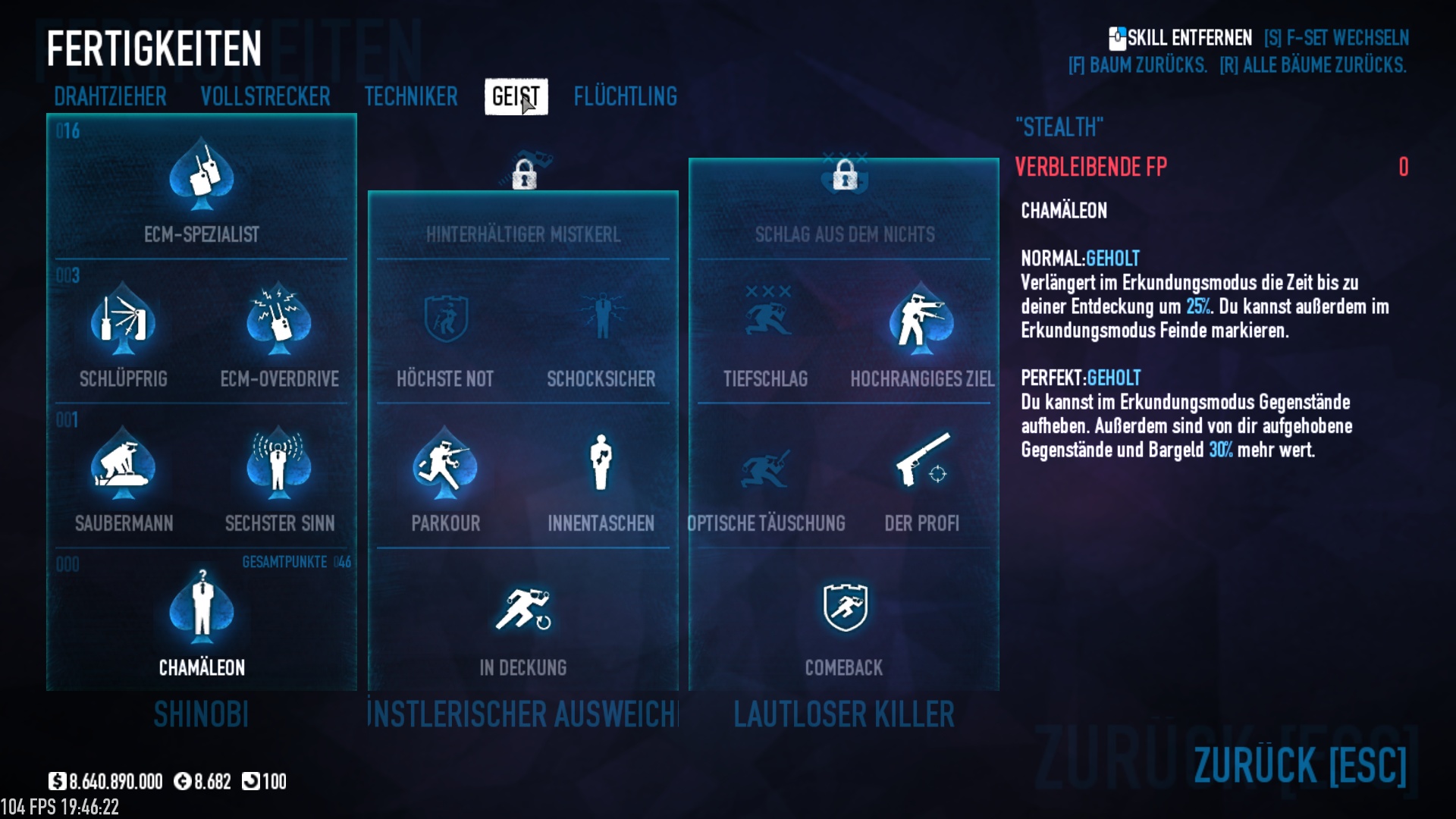Select the Saubermann skill
1456x819 pixels.
(x=124, y=464)
